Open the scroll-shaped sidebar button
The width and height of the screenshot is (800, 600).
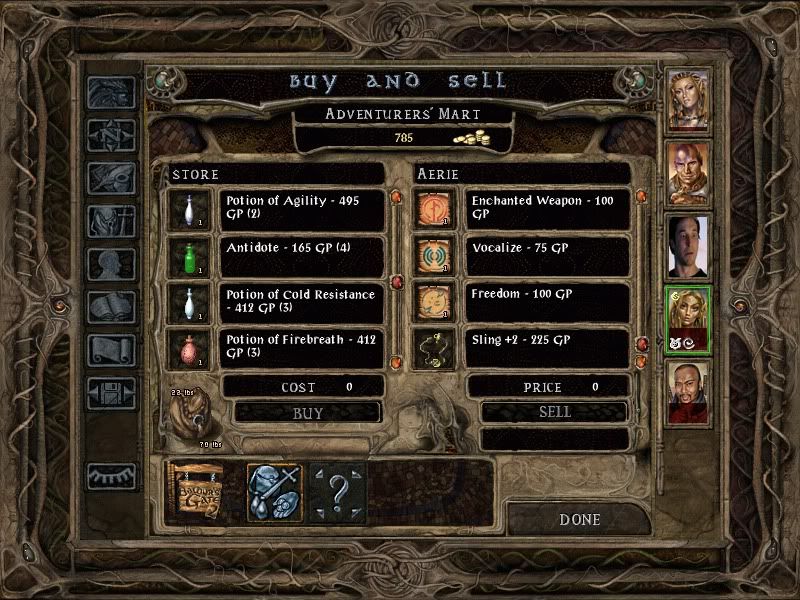click(110, 350)
